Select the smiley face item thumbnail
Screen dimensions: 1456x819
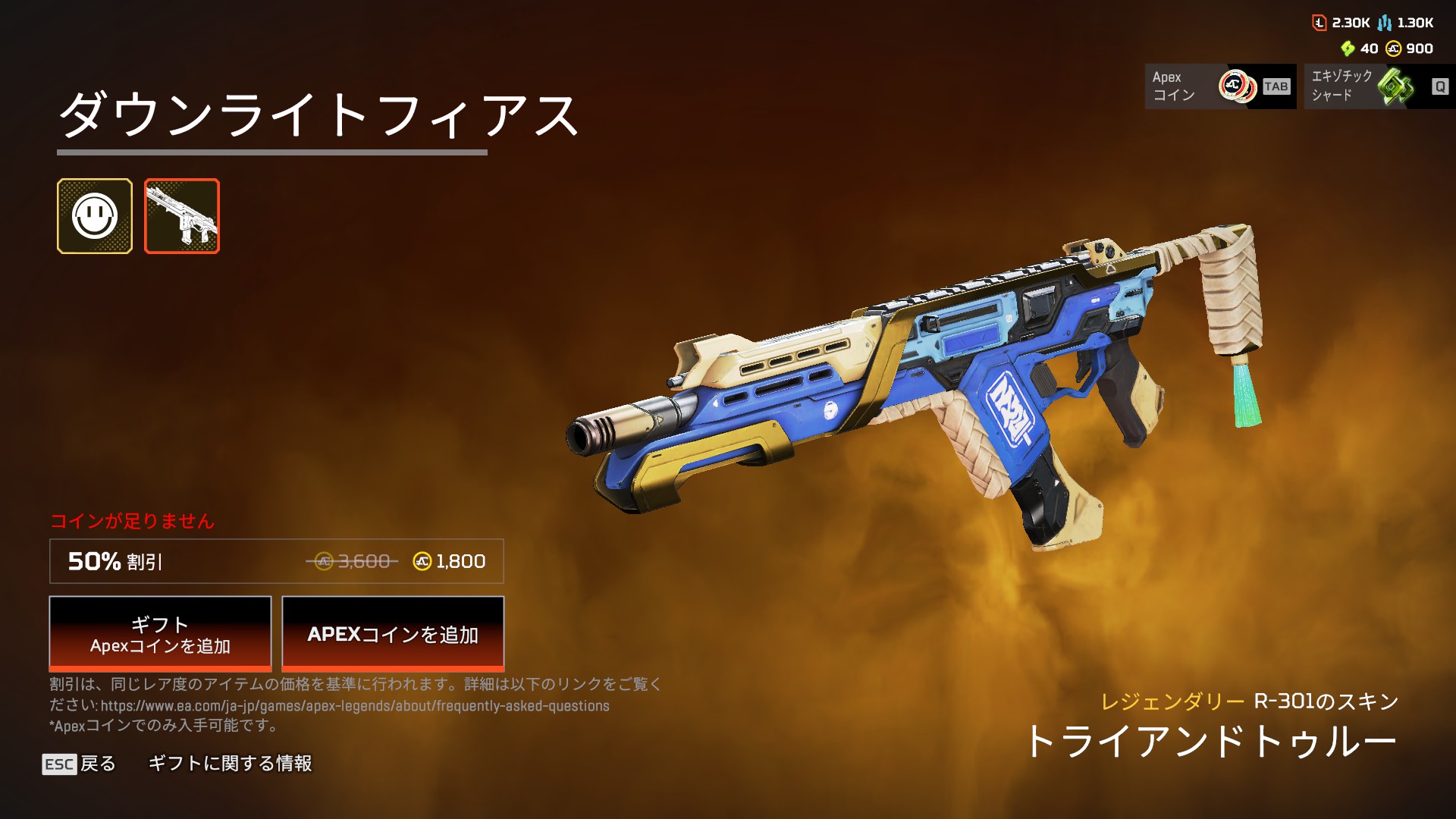pyautogui.click(x=95, y=216)
